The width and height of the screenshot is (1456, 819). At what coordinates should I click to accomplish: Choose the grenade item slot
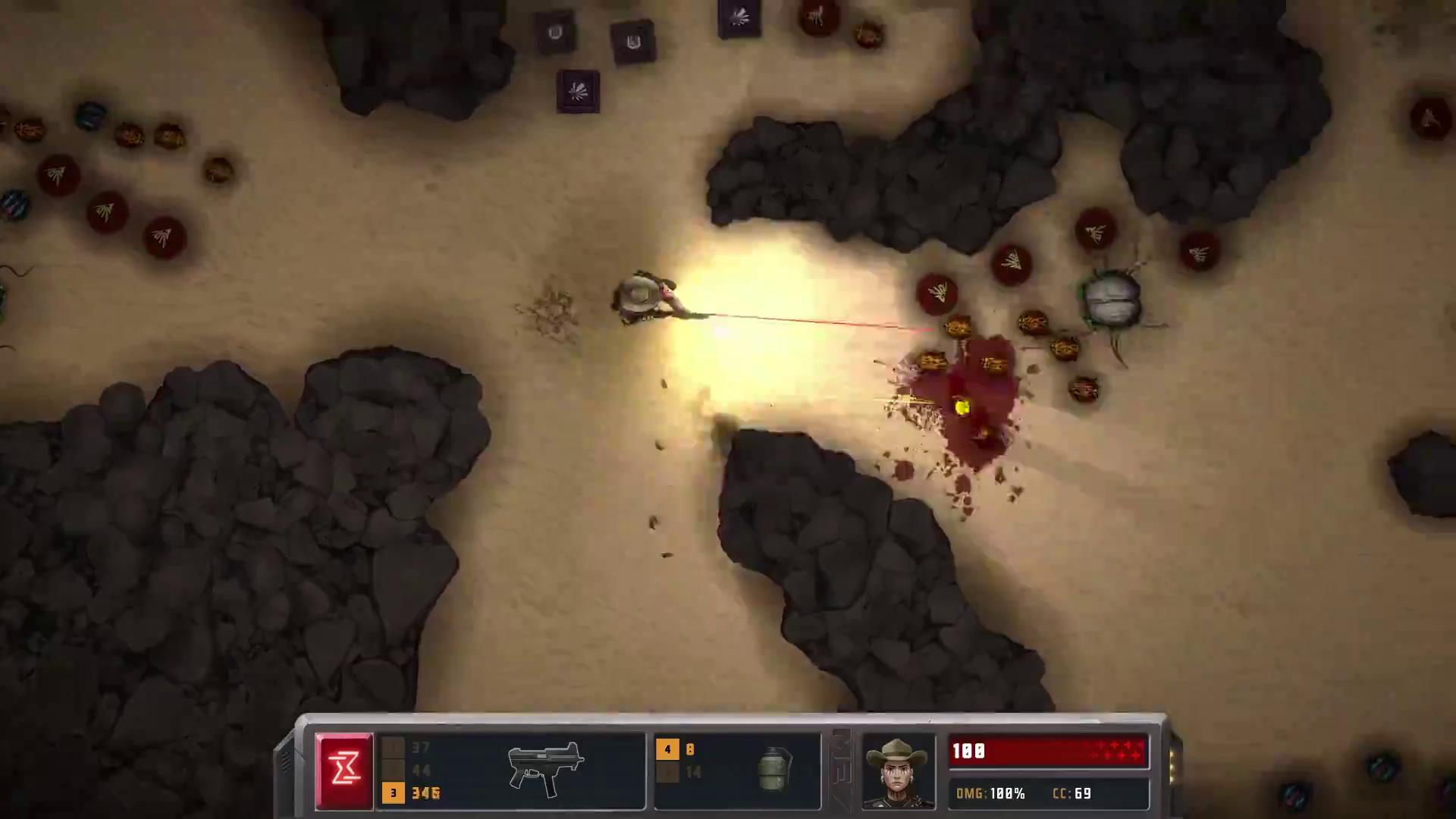[774, 769]
